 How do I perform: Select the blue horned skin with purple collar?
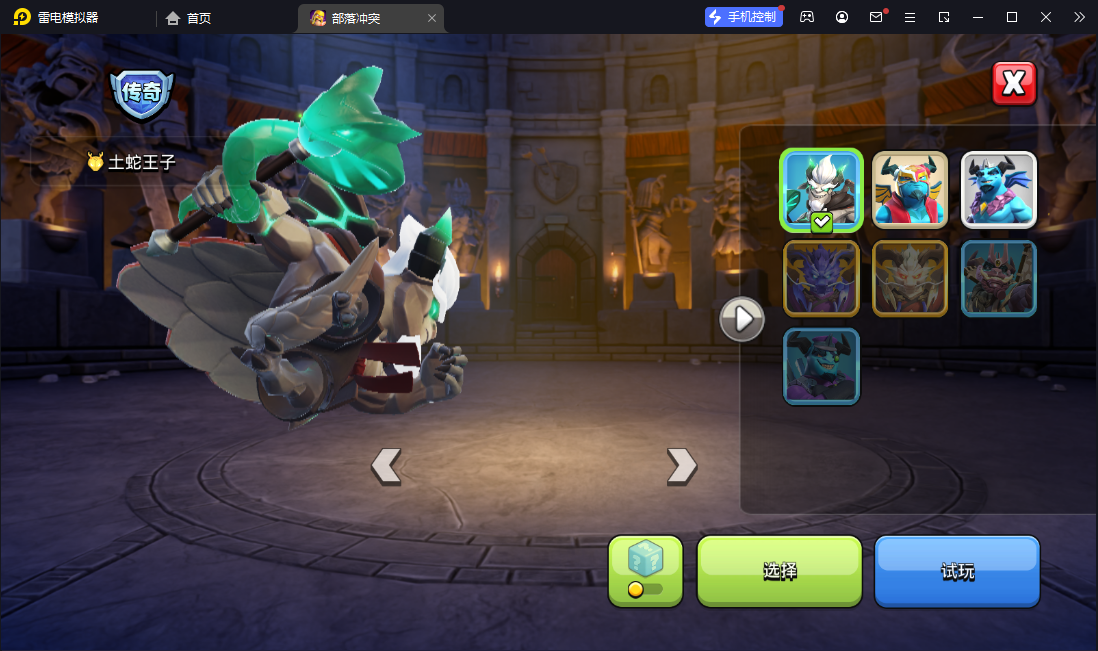pos(999,190)
